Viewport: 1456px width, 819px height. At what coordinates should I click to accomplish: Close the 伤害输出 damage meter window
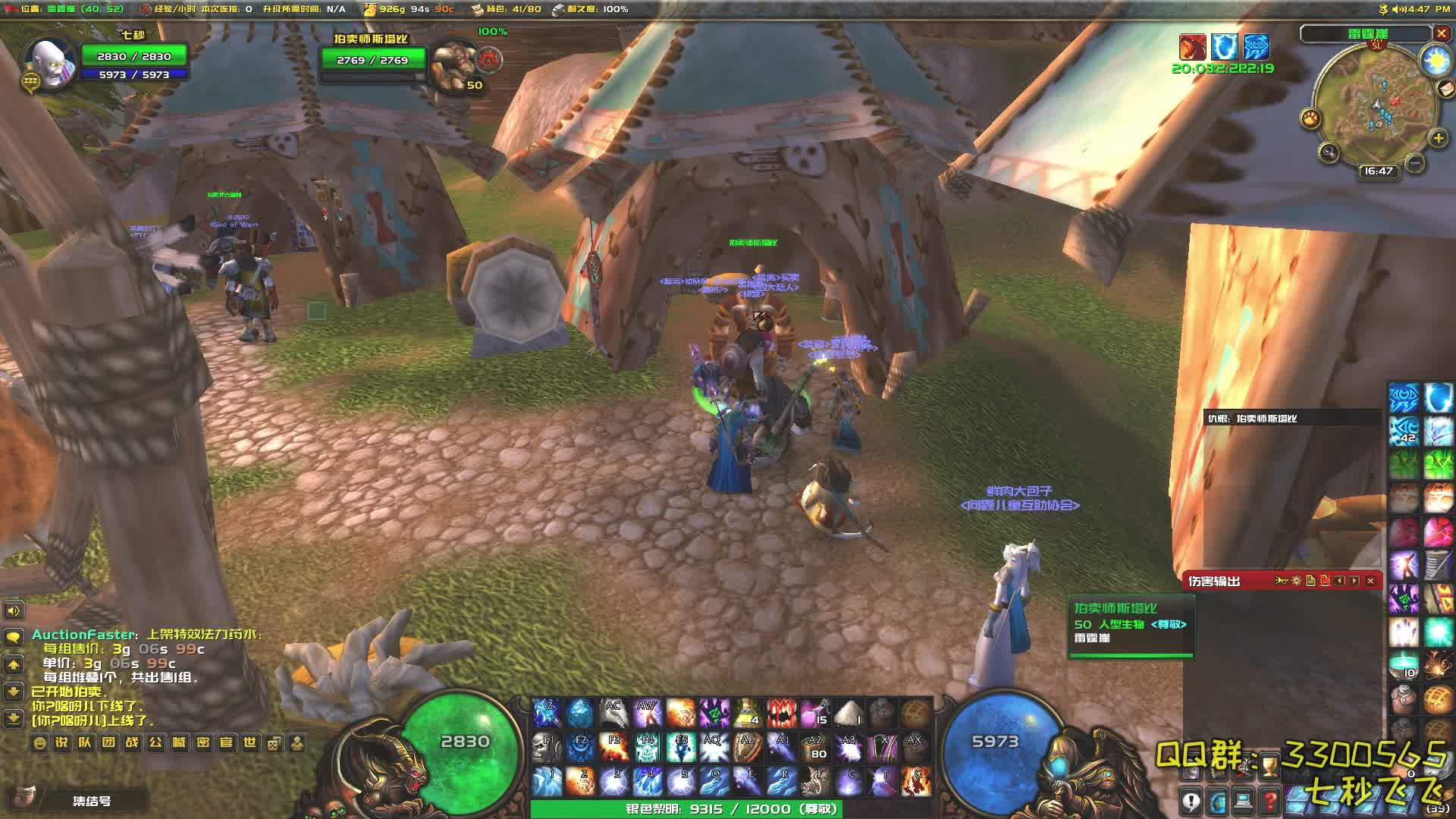point(1370,581)
